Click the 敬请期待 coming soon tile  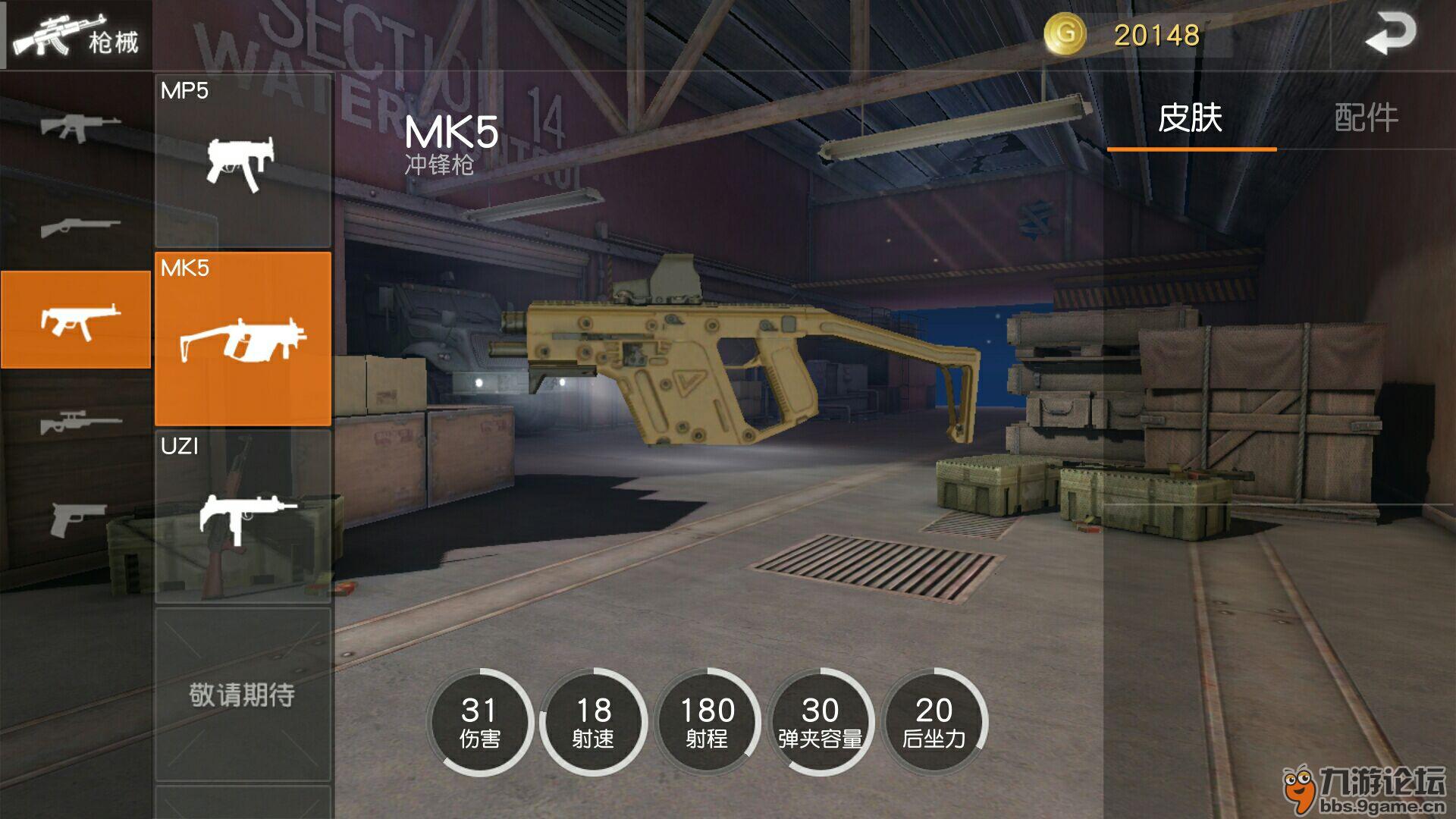[x=243, y=694]
